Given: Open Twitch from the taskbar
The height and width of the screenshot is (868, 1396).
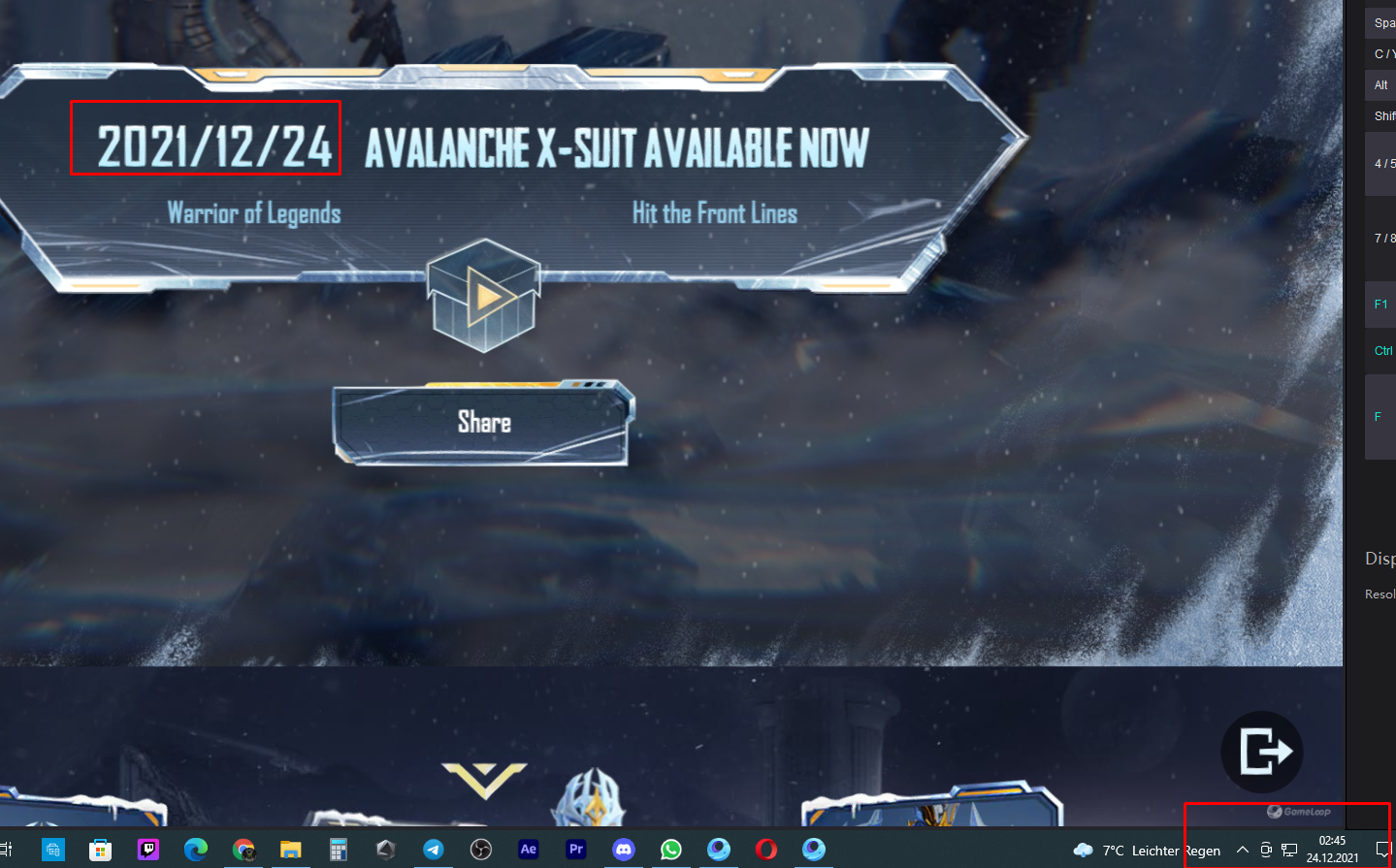Looking at the screenshot, I should 147,850.
